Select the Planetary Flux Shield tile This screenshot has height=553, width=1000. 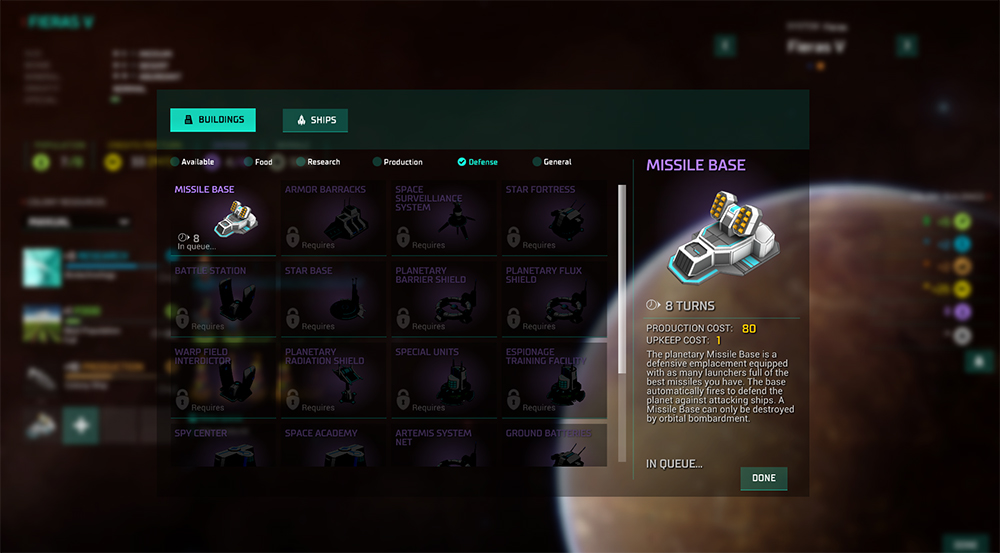tap(554, 298)
